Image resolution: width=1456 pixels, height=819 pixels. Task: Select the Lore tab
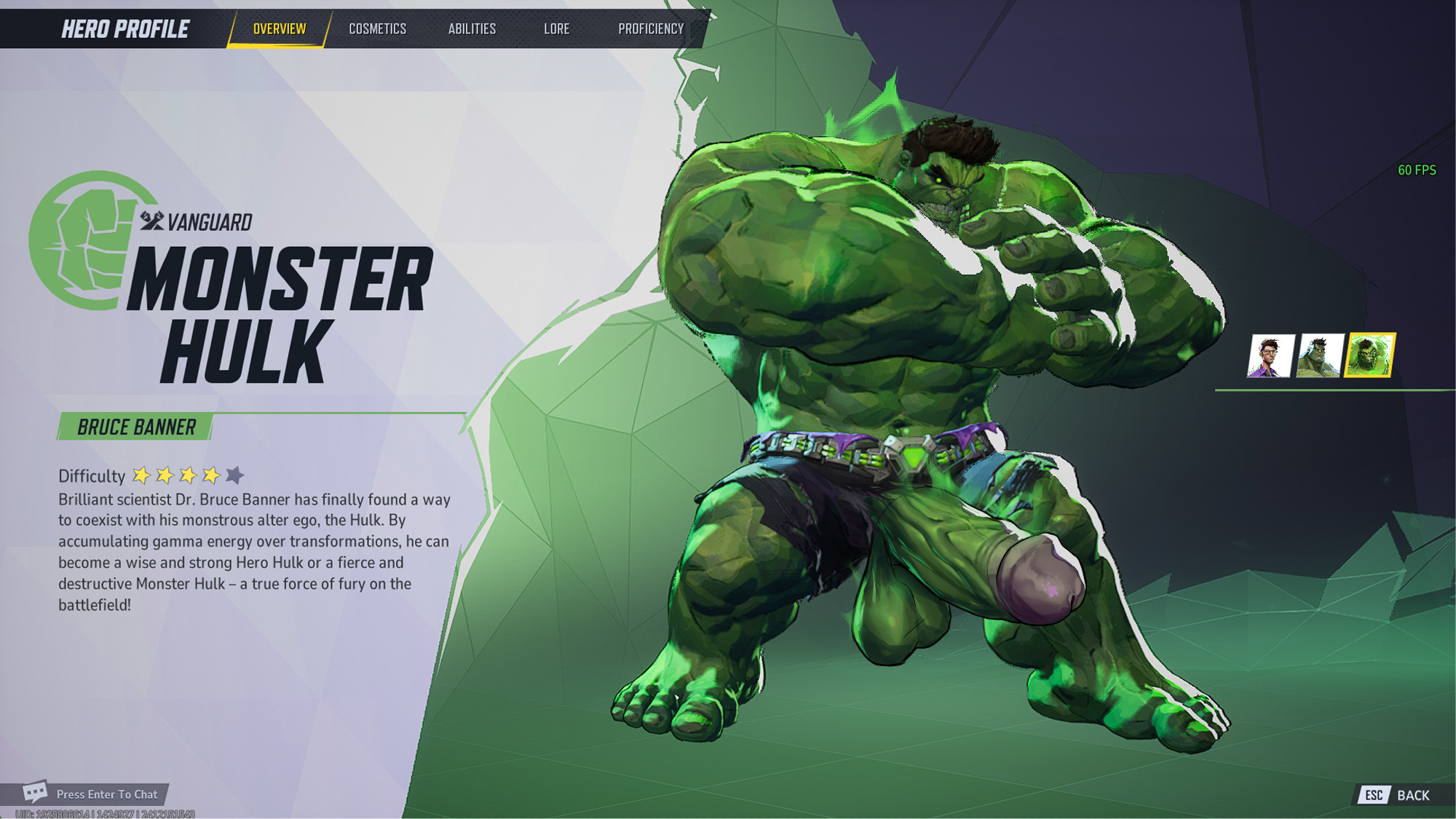[x=556, y=29]
